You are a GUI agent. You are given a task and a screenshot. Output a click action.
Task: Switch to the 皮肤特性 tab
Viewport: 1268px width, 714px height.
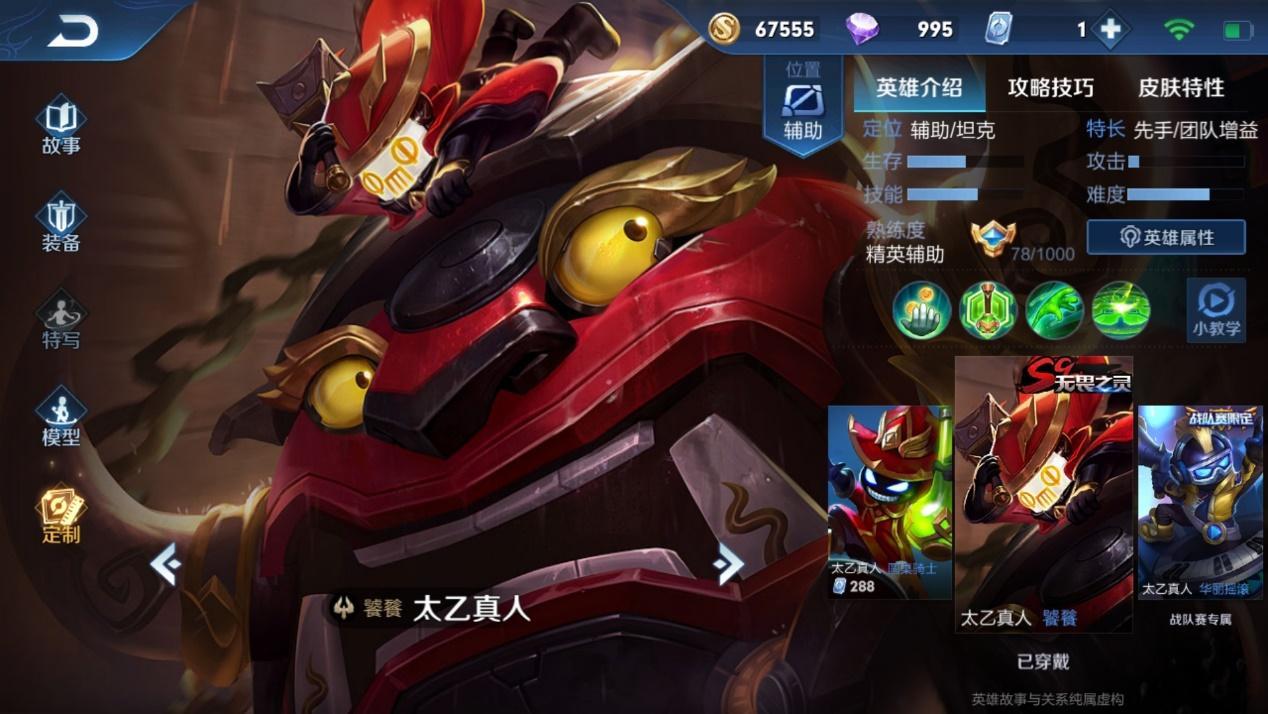1181,88
